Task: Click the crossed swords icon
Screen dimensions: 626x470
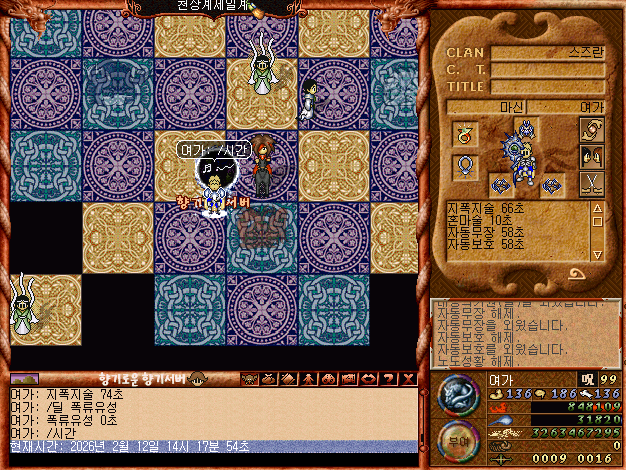Action: [592, 183]
